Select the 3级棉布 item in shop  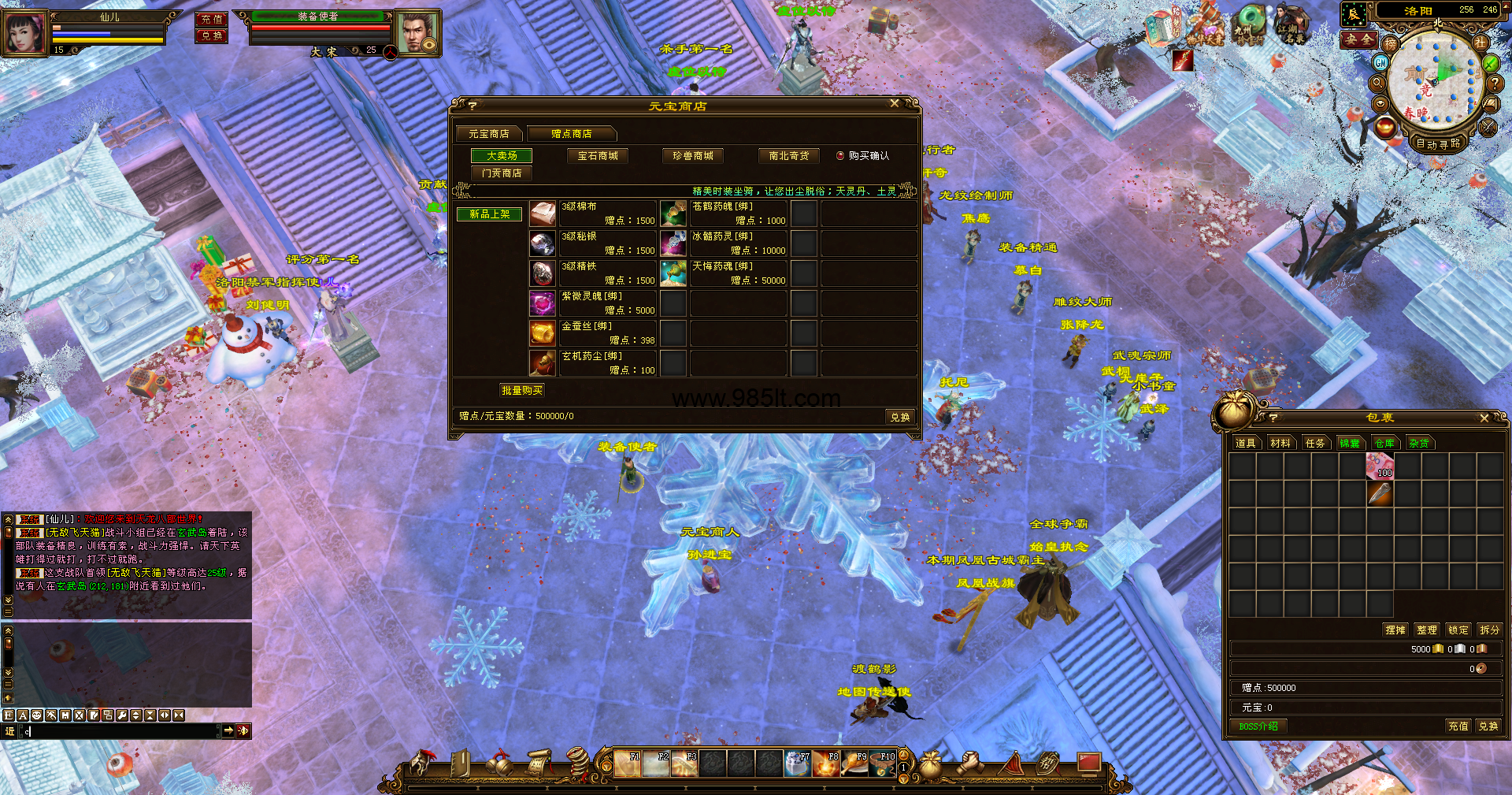[x=543, y=214]
